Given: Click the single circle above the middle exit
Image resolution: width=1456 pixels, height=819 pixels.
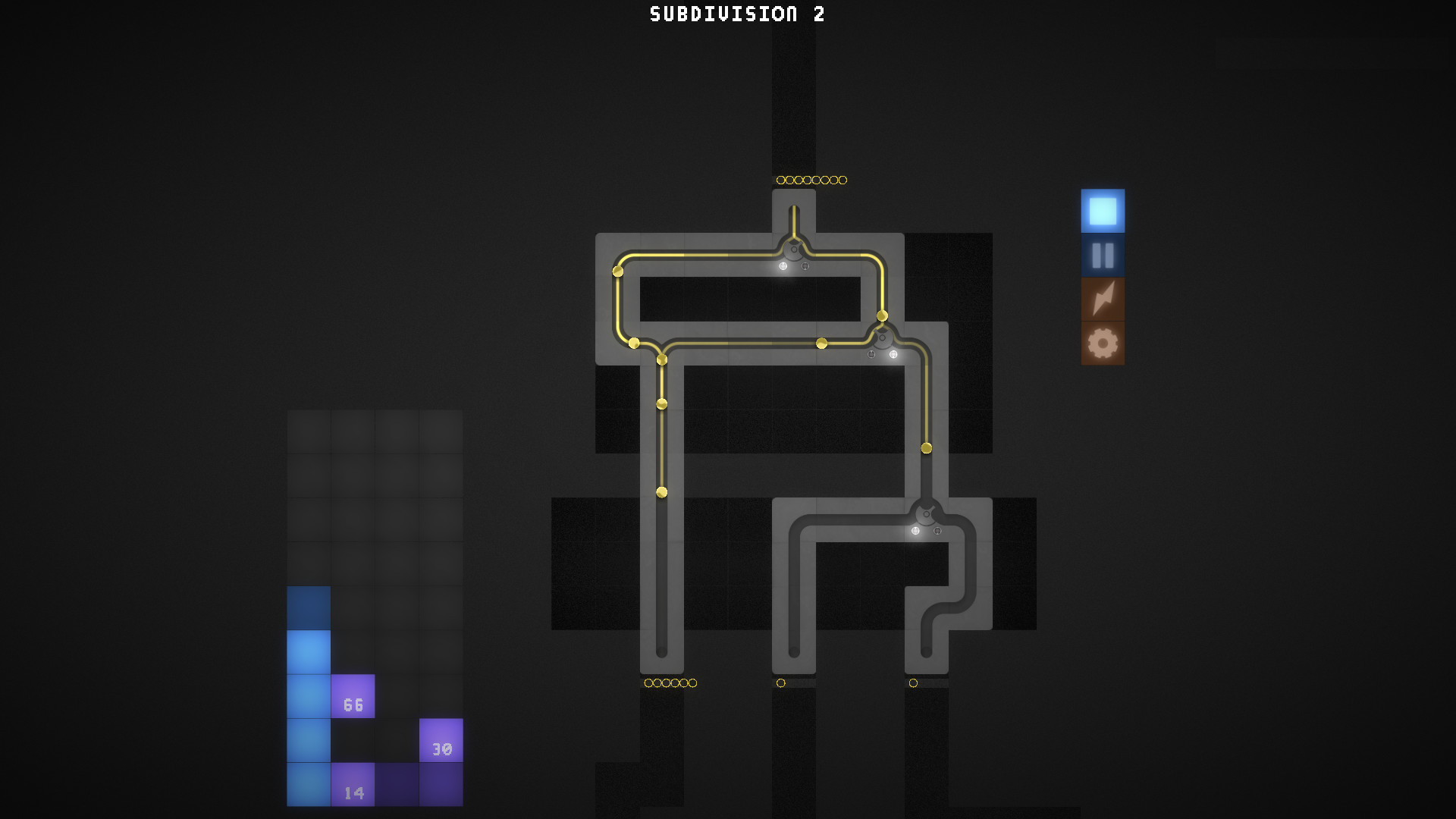Looking at the screenshot, I should (781, 682).
